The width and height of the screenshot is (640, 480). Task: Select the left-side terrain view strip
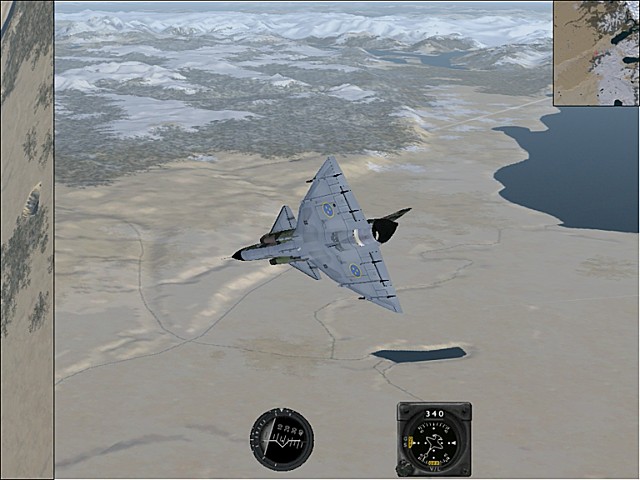point(26,240)
